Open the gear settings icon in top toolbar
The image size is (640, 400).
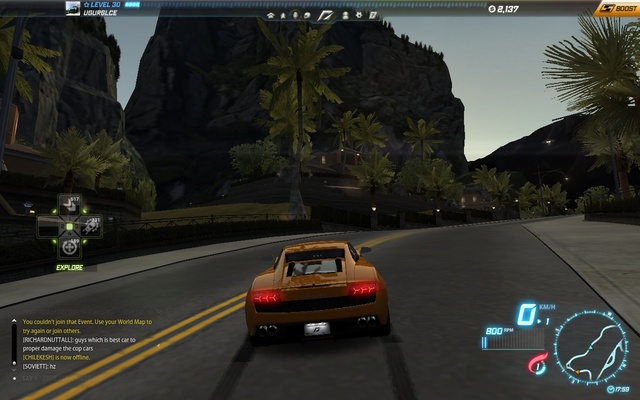pyautogui.click(x=358, y=16)
